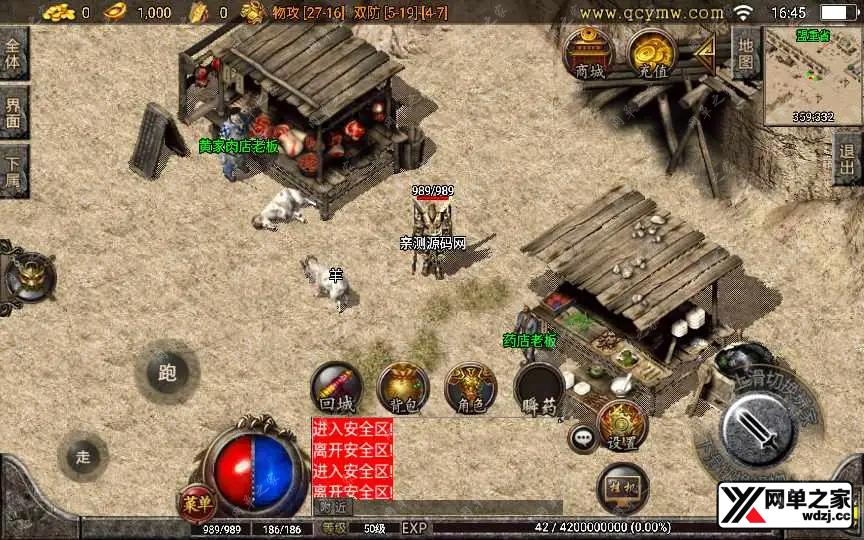
Task: Collapse the top icons with the gold arrow
Action: 705,49
